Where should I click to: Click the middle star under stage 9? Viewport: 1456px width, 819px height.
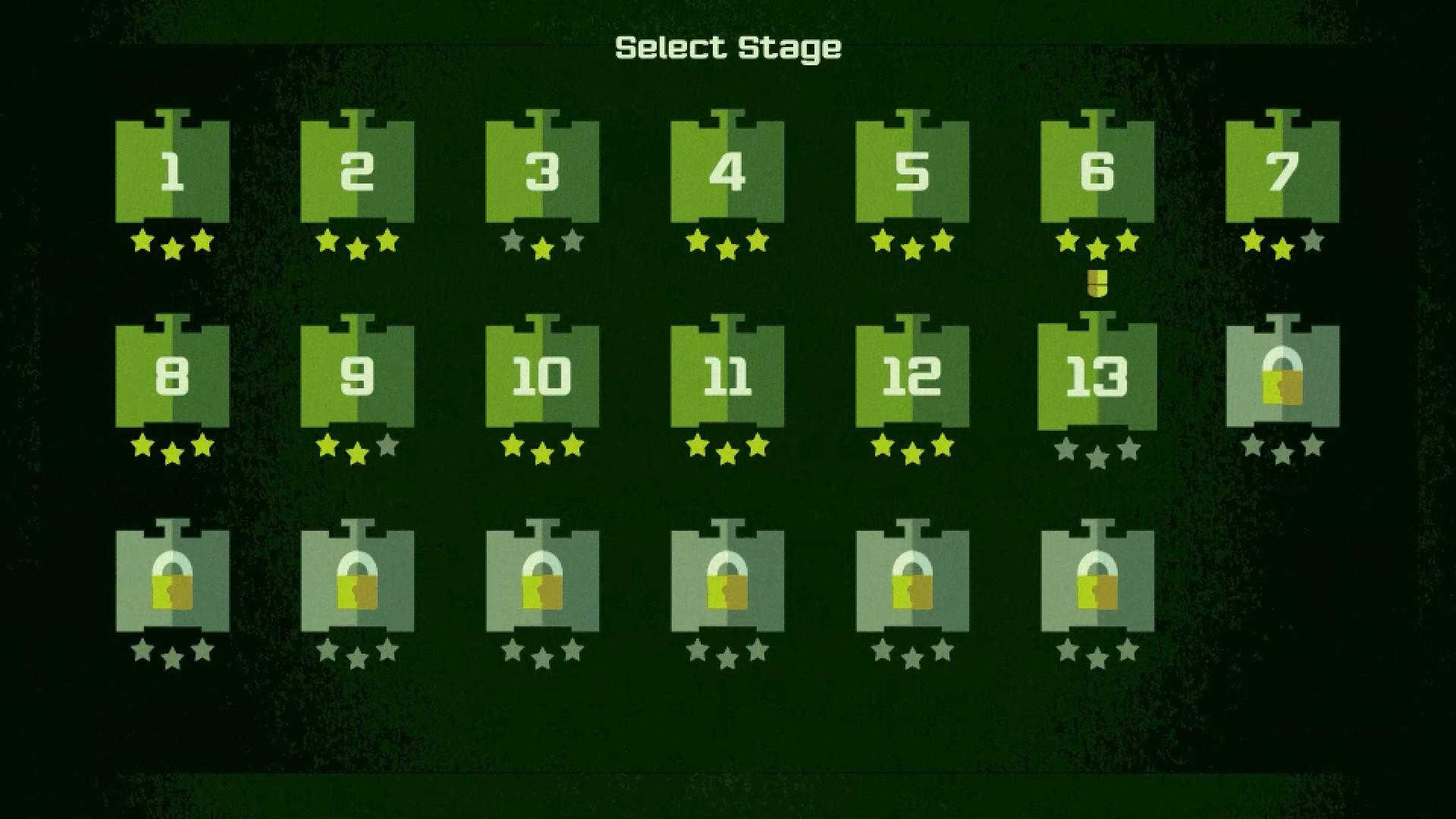pyautogui.click(x=356, y=451)
